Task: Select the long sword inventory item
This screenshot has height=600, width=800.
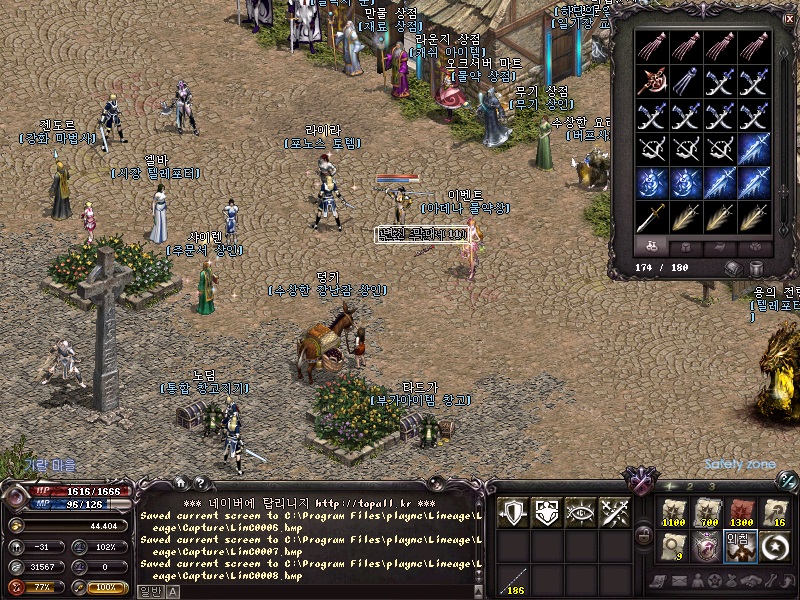Action: click(652, 216)
